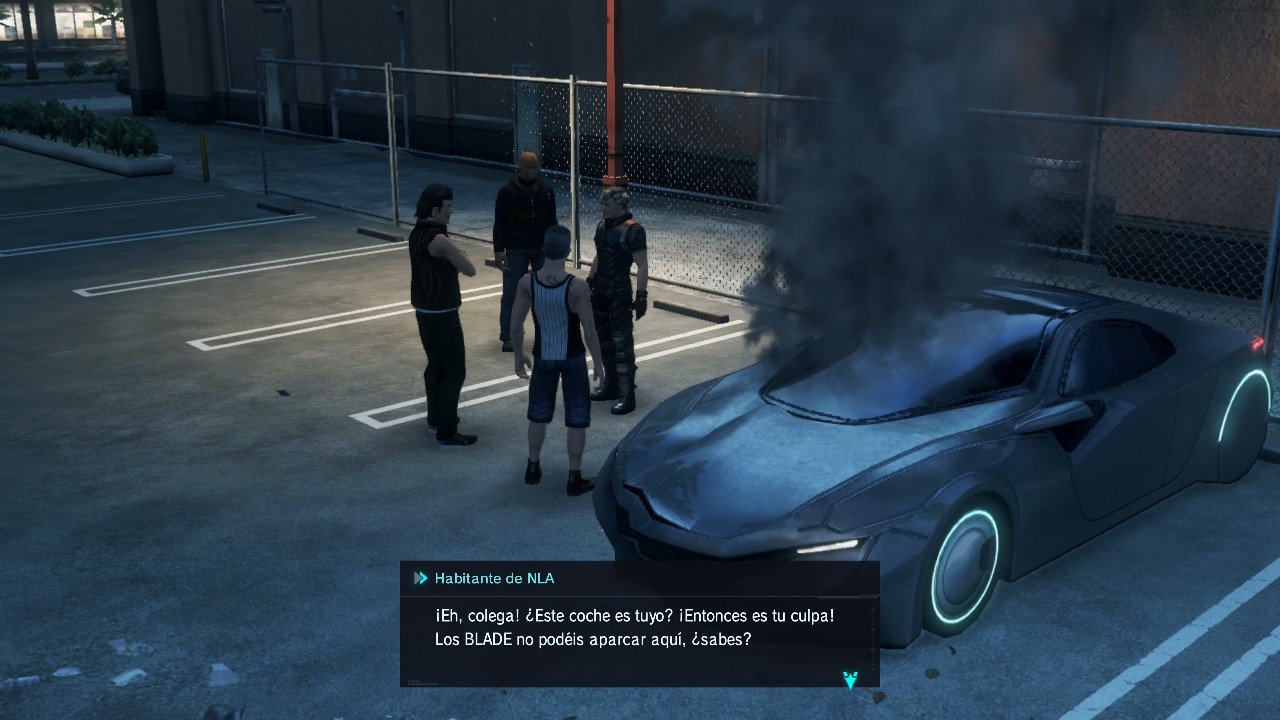
Task: Click the cyan double-arrow speaker icon
Action: click(420, 577)
